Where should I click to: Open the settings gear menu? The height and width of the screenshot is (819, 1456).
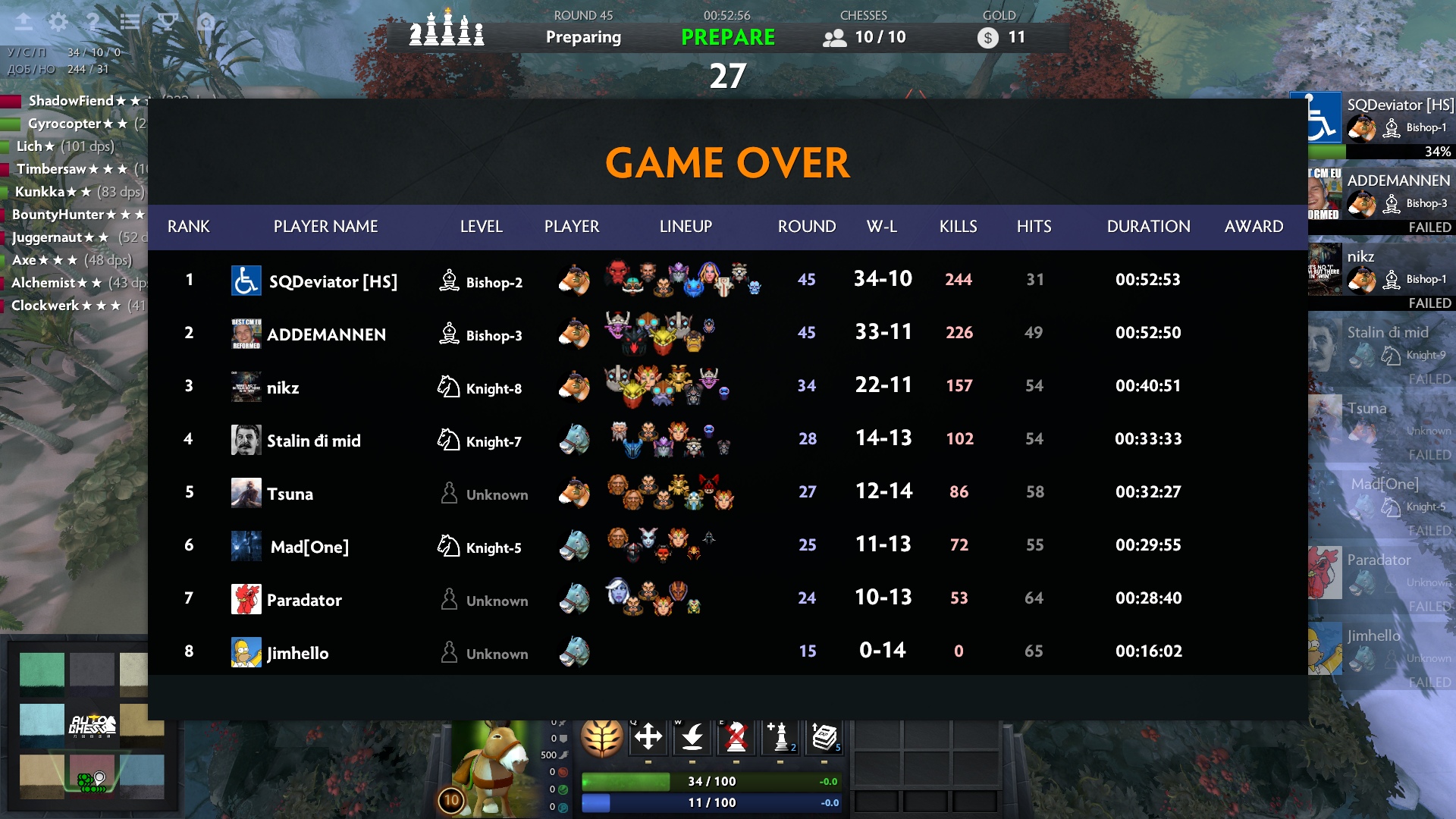58,22
